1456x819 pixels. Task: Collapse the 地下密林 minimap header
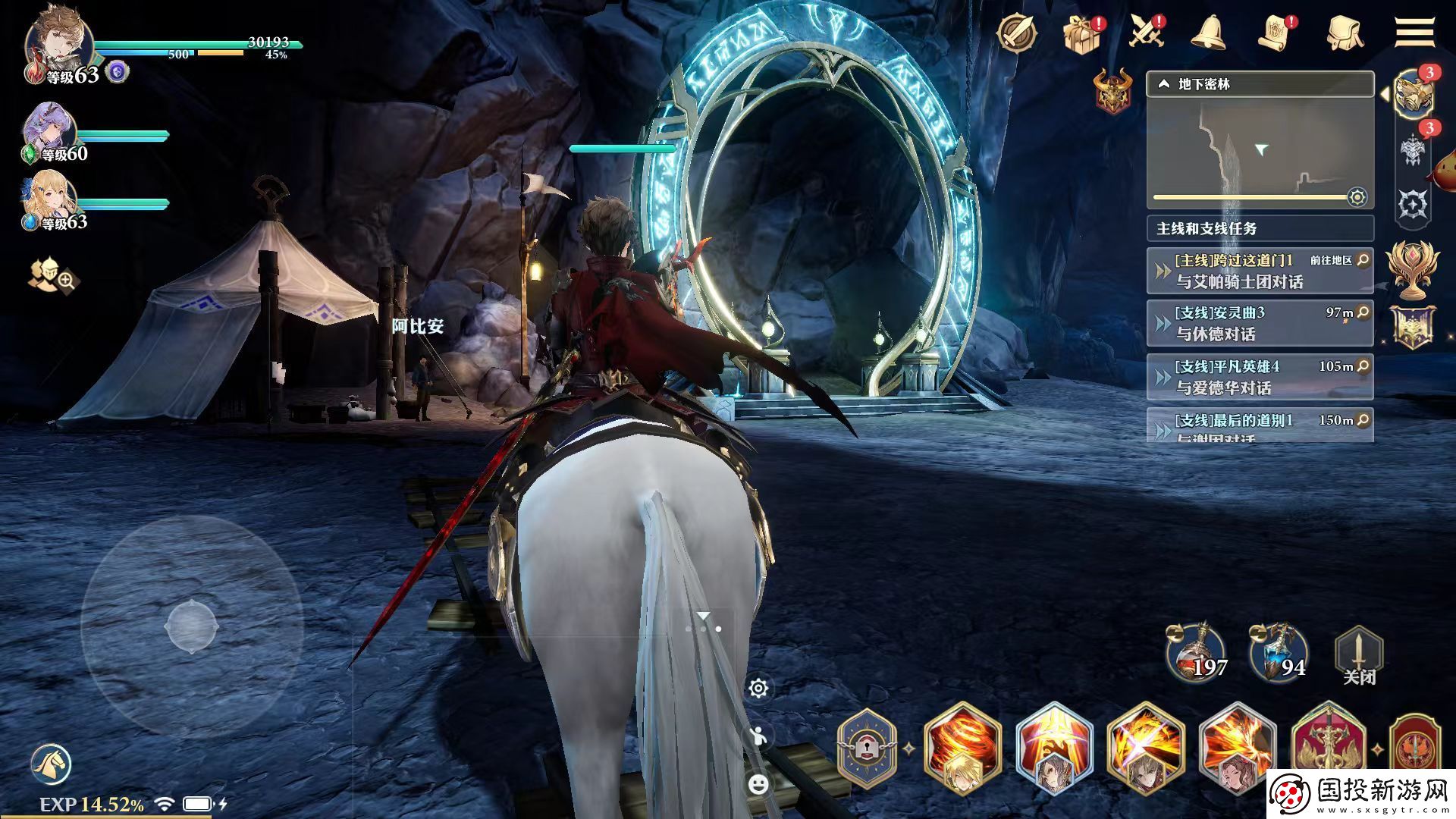[x=1164, y=85]
